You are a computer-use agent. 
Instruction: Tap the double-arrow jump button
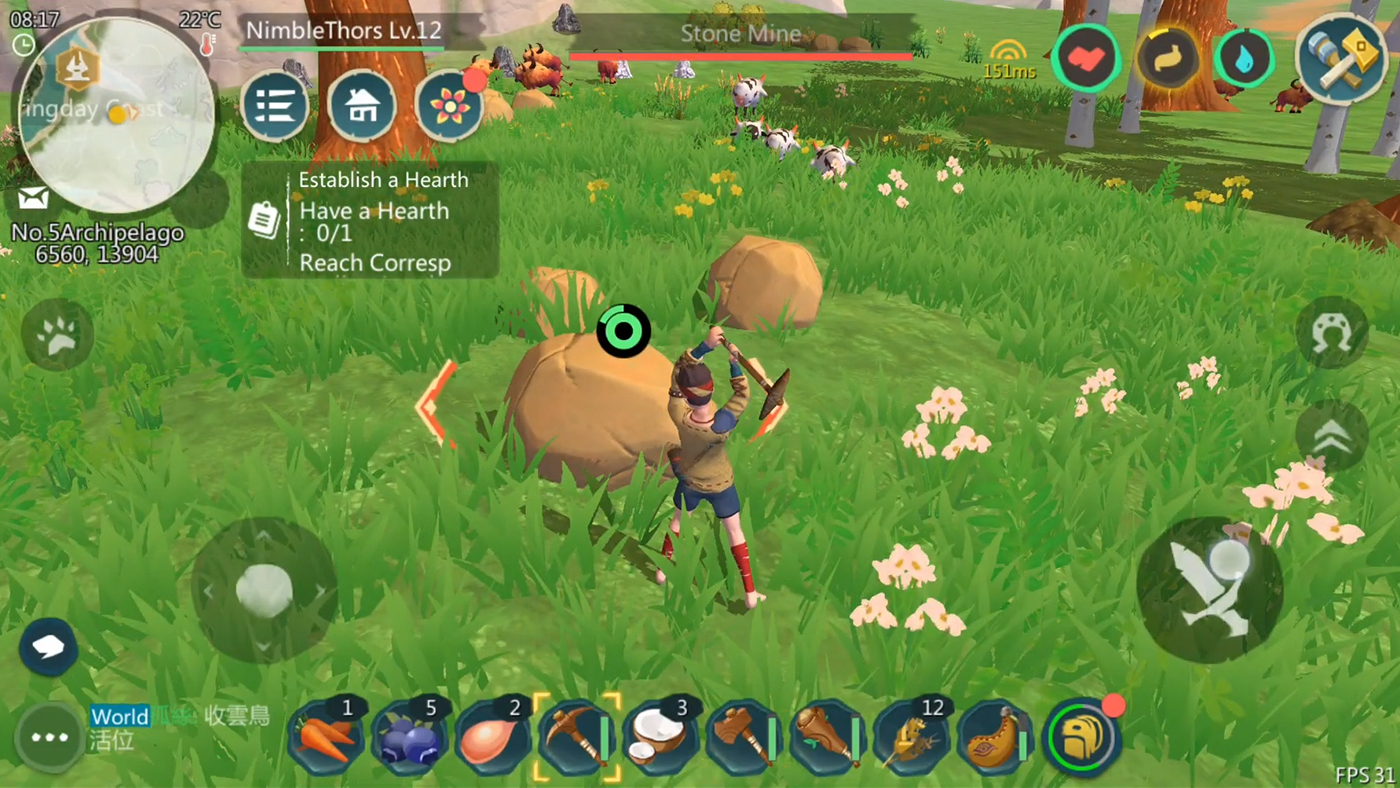point(1331,436)
